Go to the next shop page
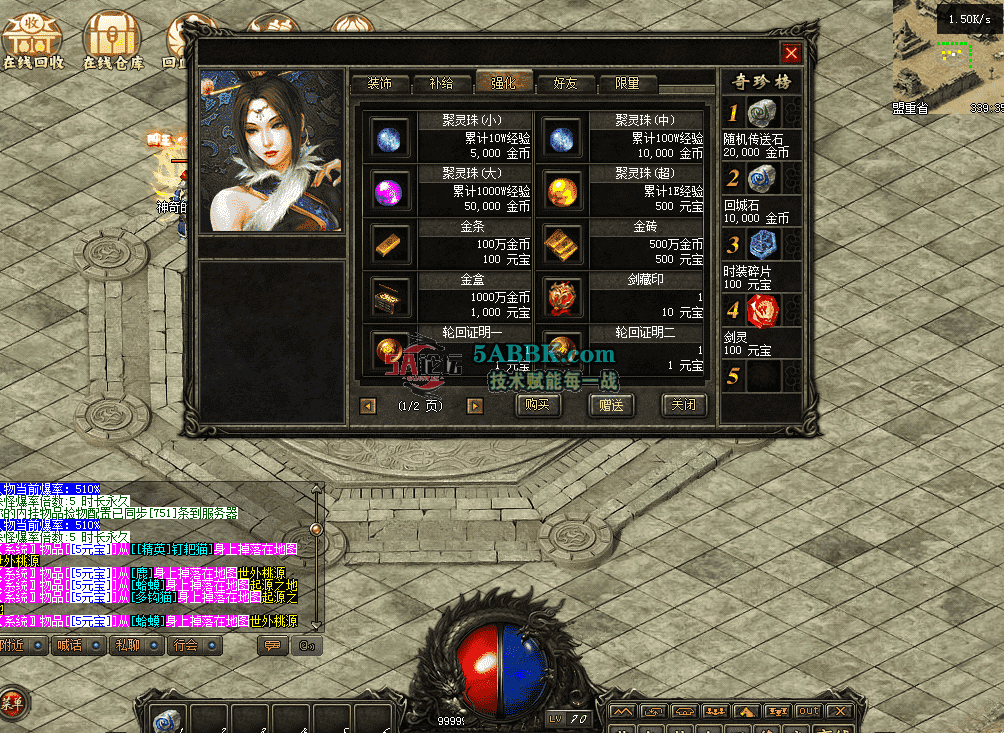 pyautogui.click(x=475, y=406)
